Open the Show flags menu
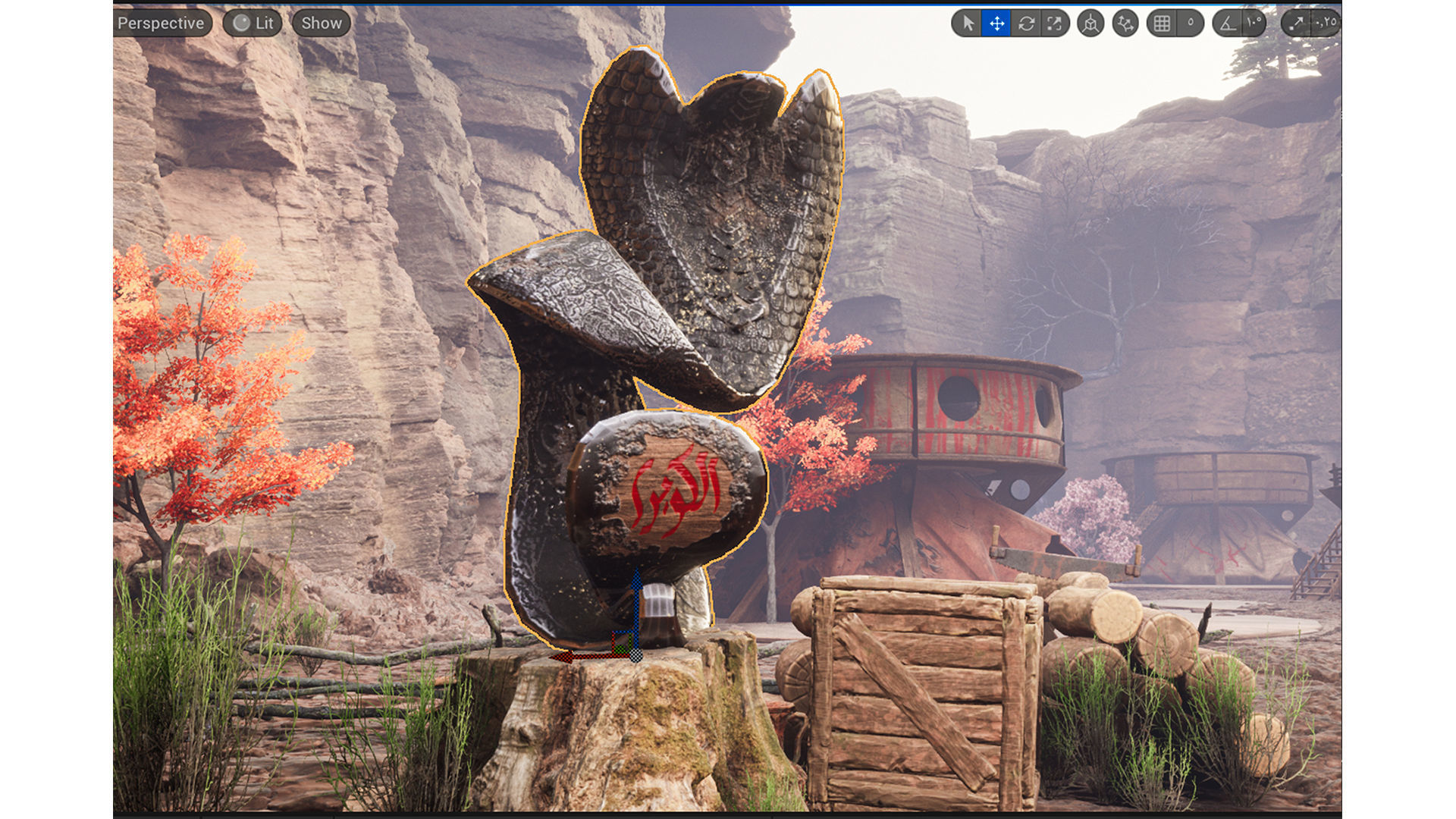Image resolution: width=1456 pixels, height=819 pixels. [x=322, y=24]
